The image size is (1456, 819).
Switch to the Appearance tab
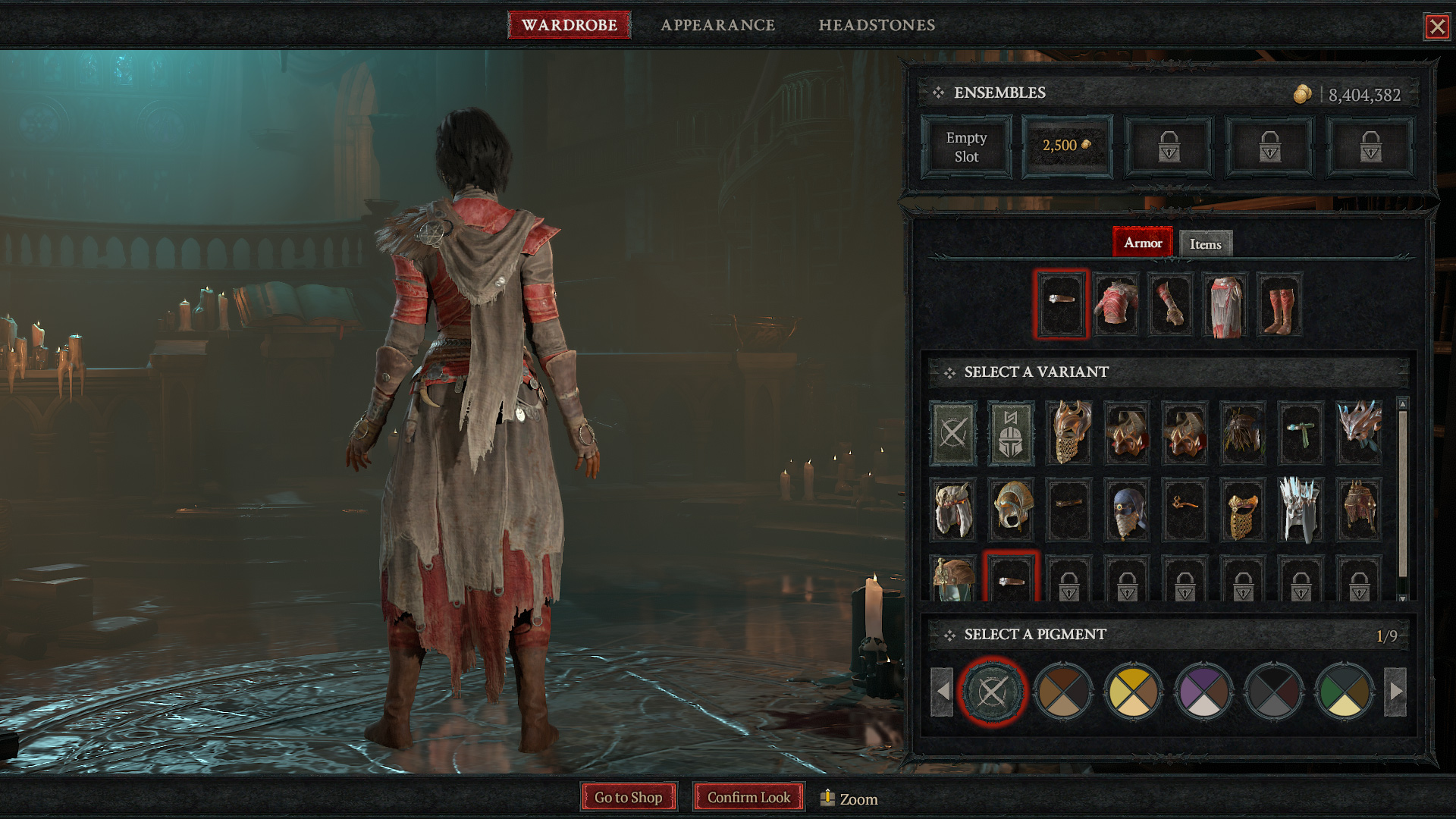pos(717,25)
